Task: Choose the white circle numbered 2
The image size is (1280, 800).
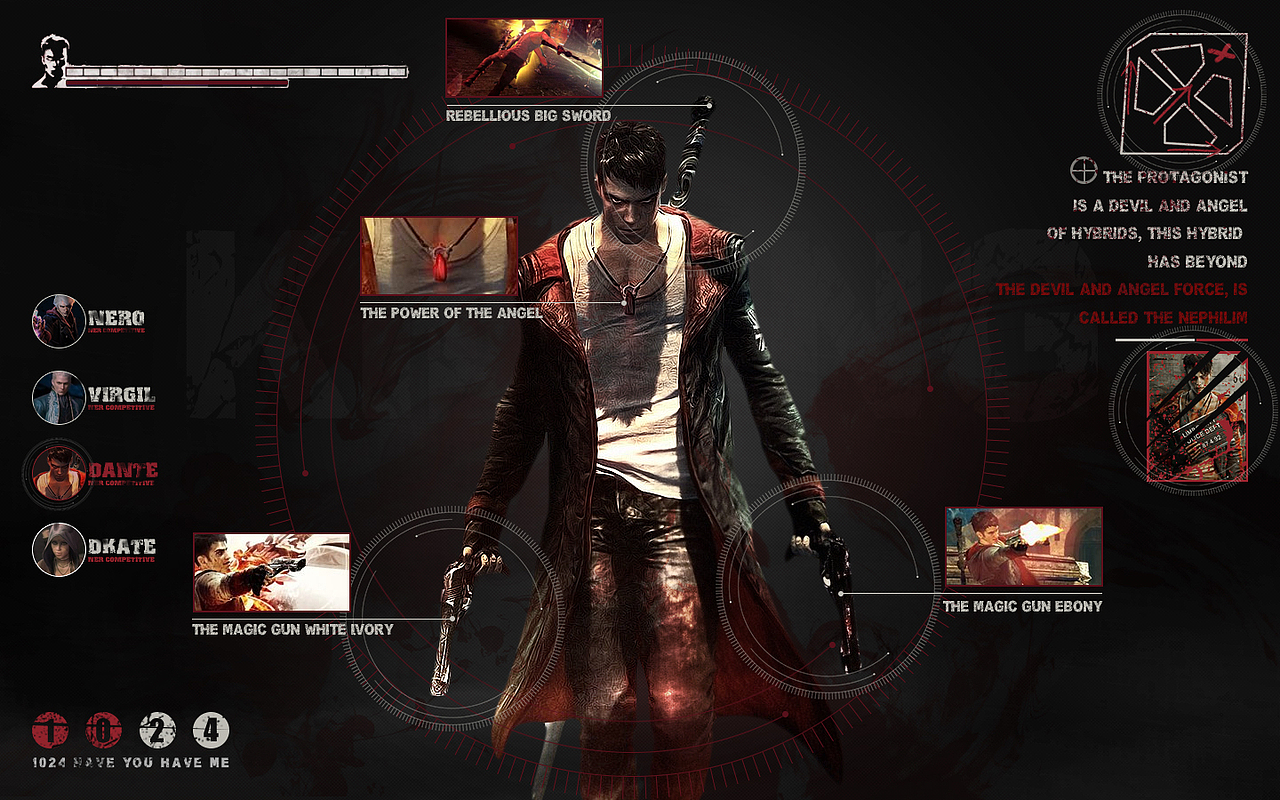Action: click(157, 730)
